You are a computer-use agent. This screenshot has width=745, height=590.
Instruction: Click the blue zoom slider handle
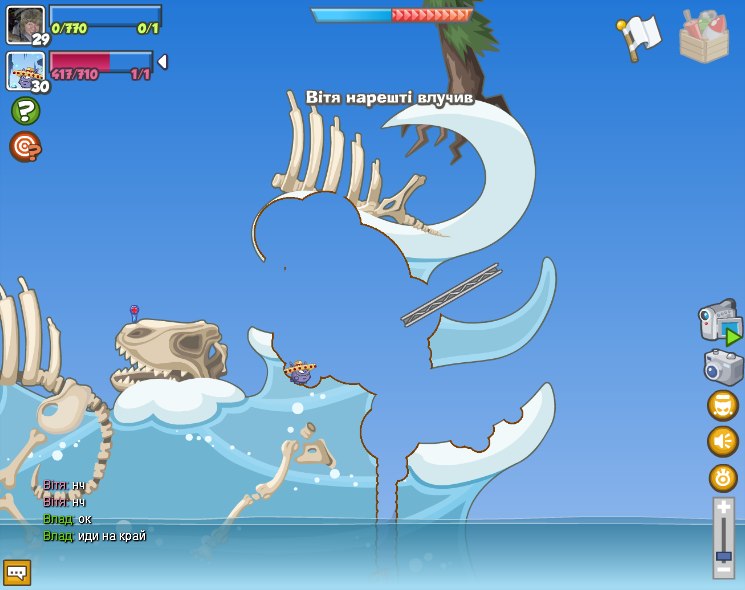pos(723,555)
